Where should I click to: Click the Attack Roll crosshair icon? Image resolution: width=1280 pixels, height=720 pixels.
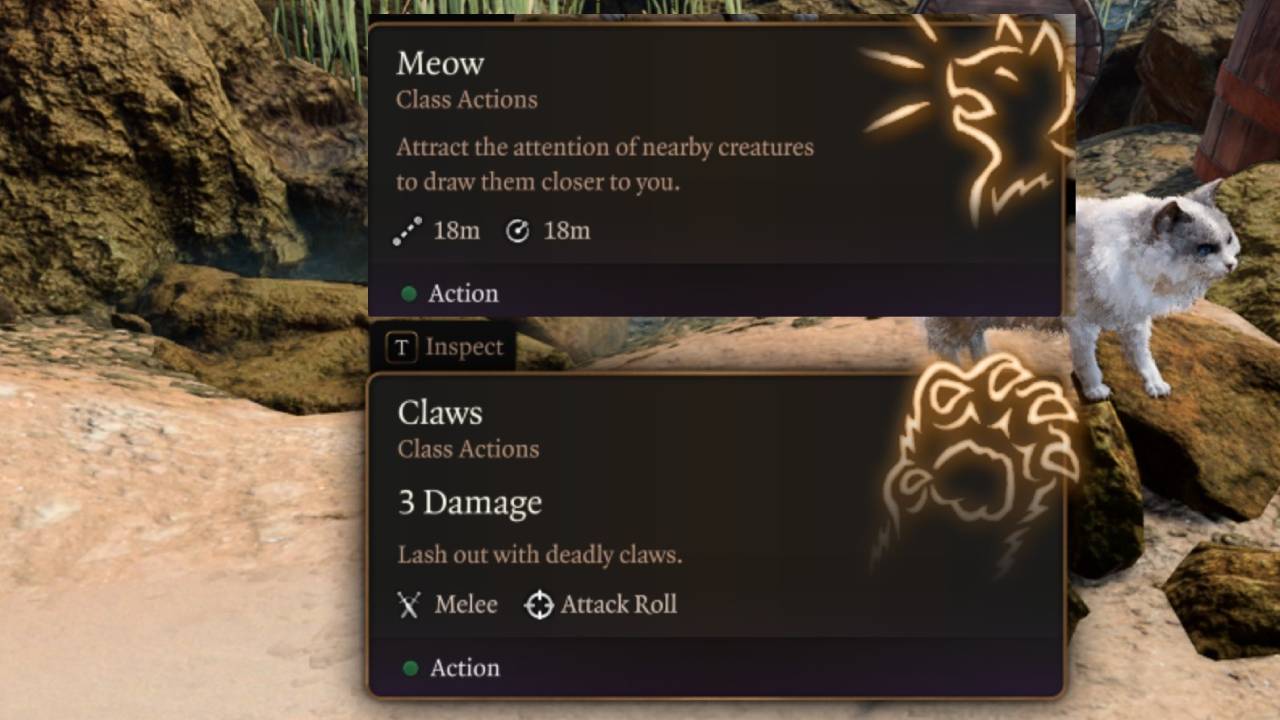[539, 604]
